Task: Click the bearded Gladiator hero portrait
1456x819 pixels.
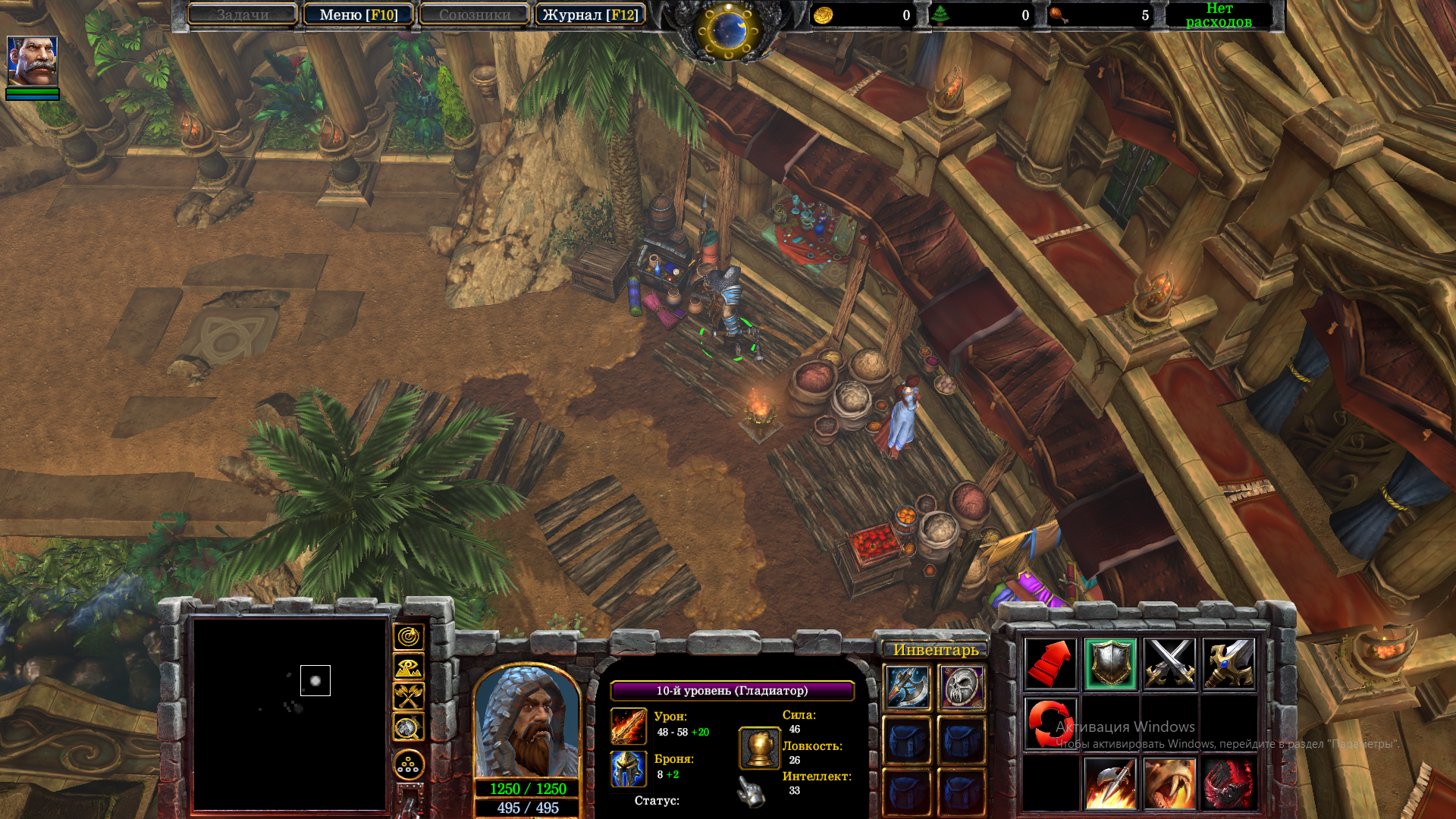Action: (x=527, y=720)
